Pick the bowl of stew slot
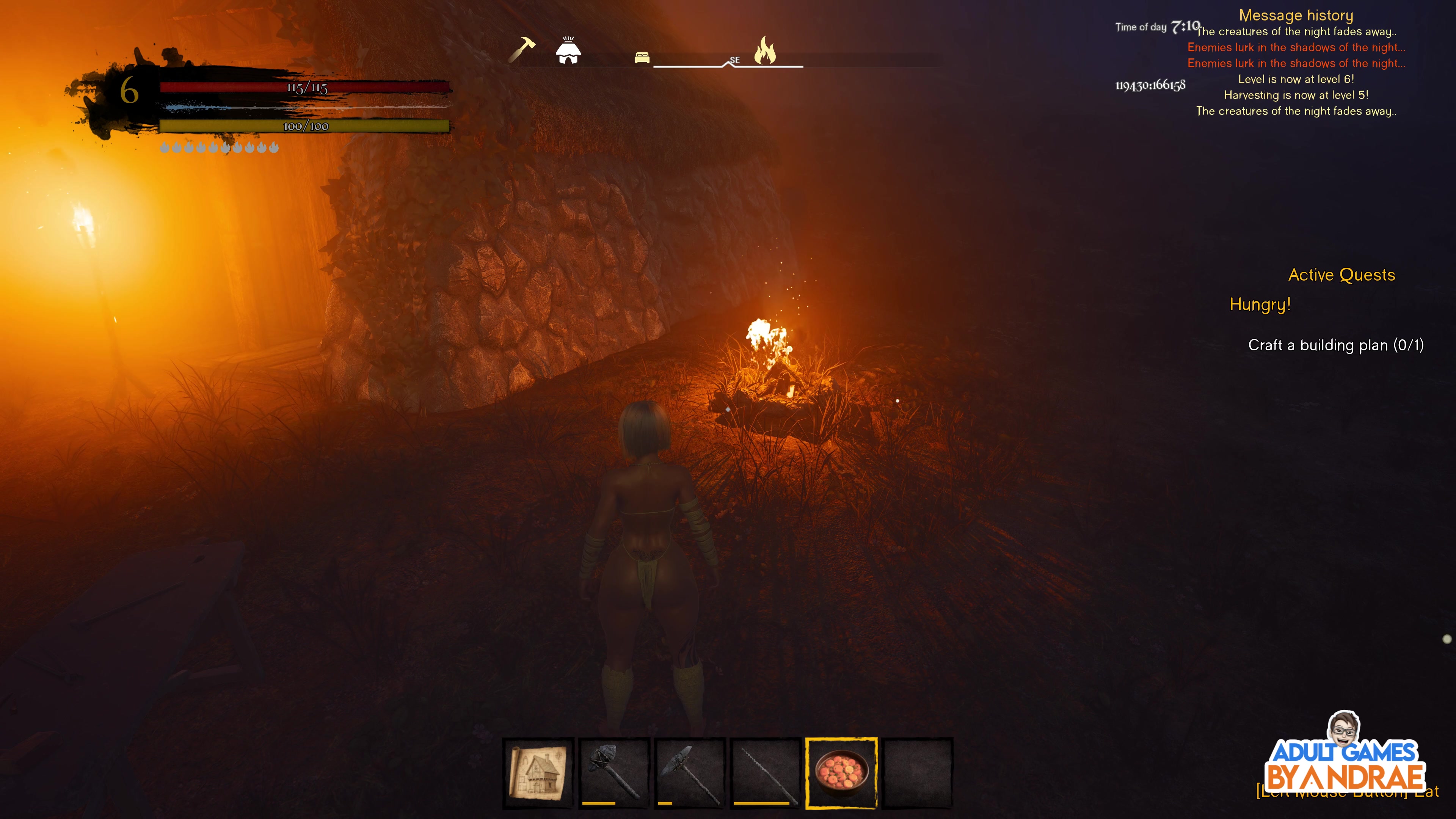This screenshot has height=819, width=1456. point(841,772)
